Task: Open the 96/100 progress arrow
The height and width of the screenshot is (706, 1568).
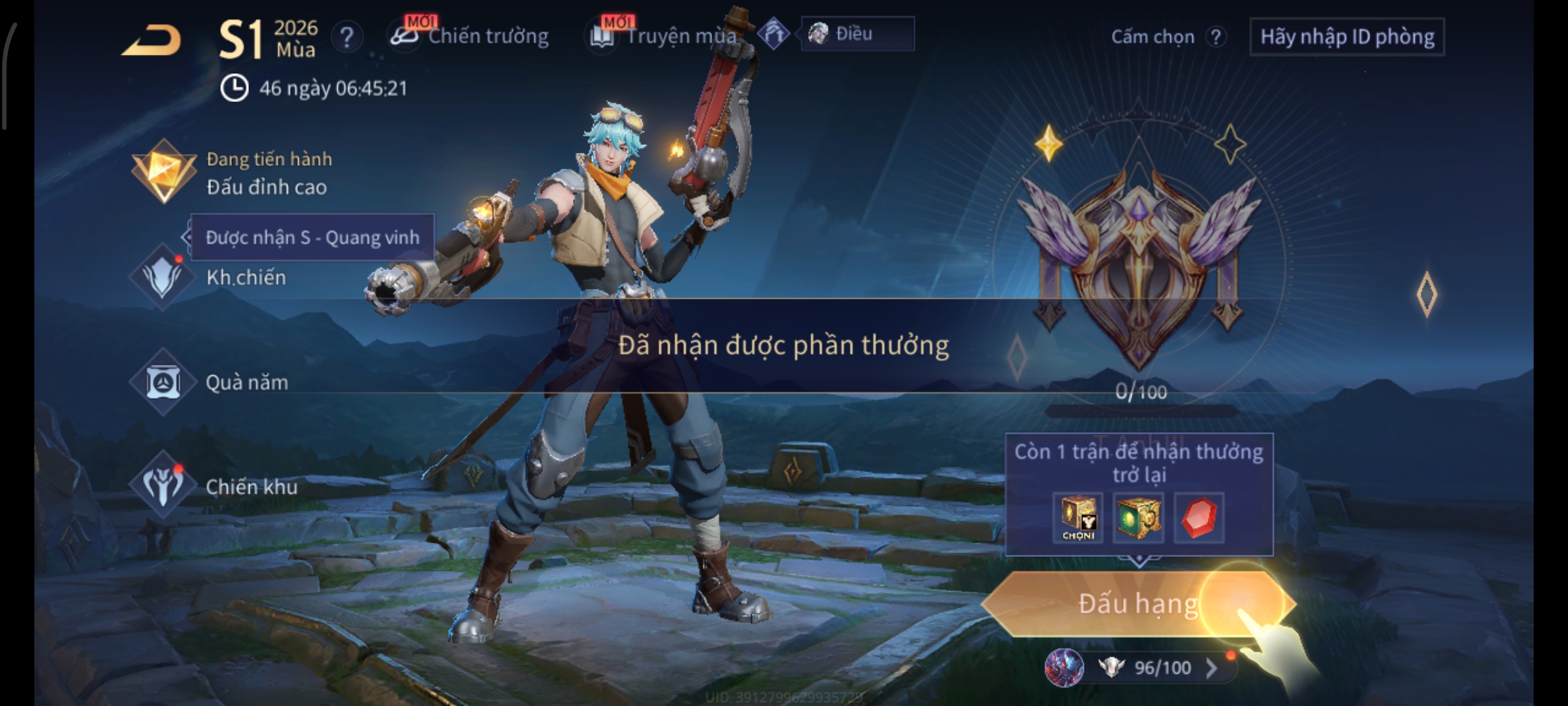Action: [1211, 667]
